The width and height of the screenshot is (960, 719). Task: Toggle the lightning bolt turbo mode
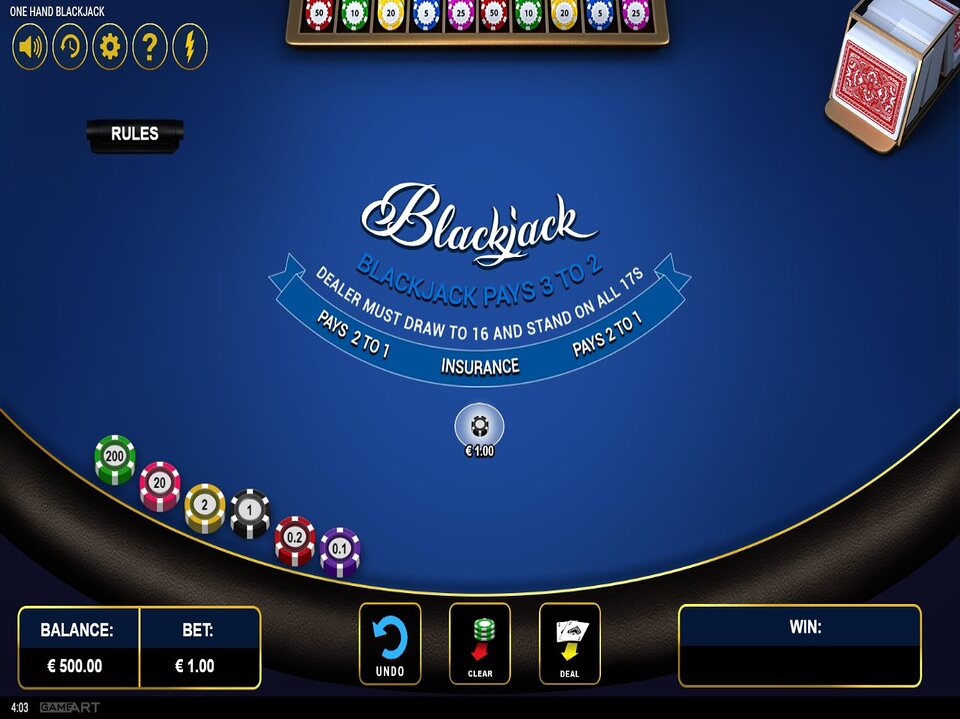(190, 47)
